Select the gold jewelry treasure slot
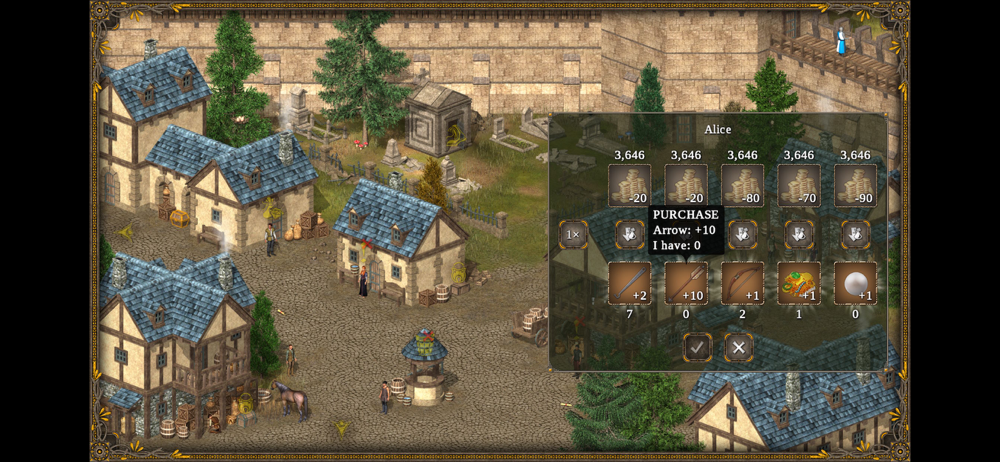This screenshot has height=462, width=1000. pyautogui.click(x=799, y=283)
